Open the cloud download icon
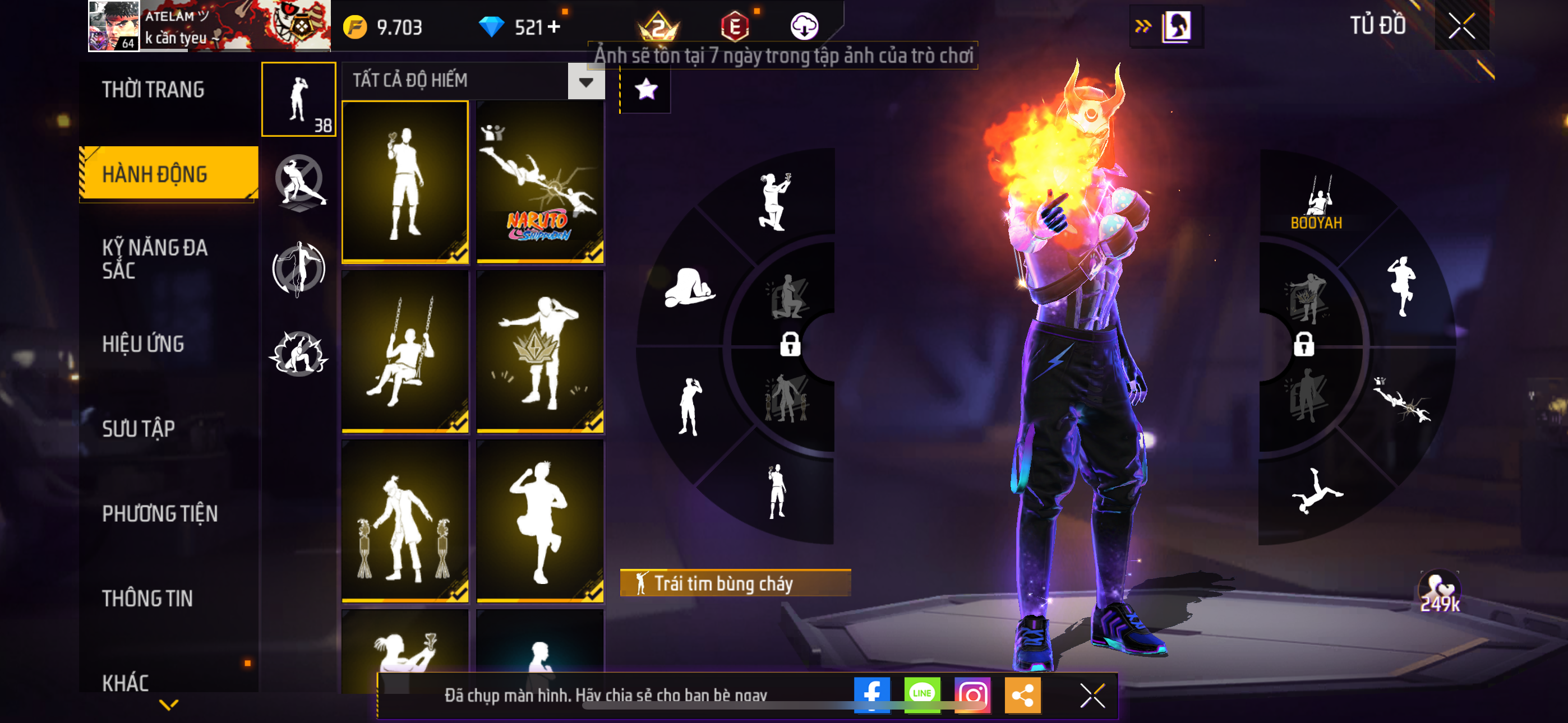Image resolution: width=1568 pixels, height=723 pixels. pos(804,27)
